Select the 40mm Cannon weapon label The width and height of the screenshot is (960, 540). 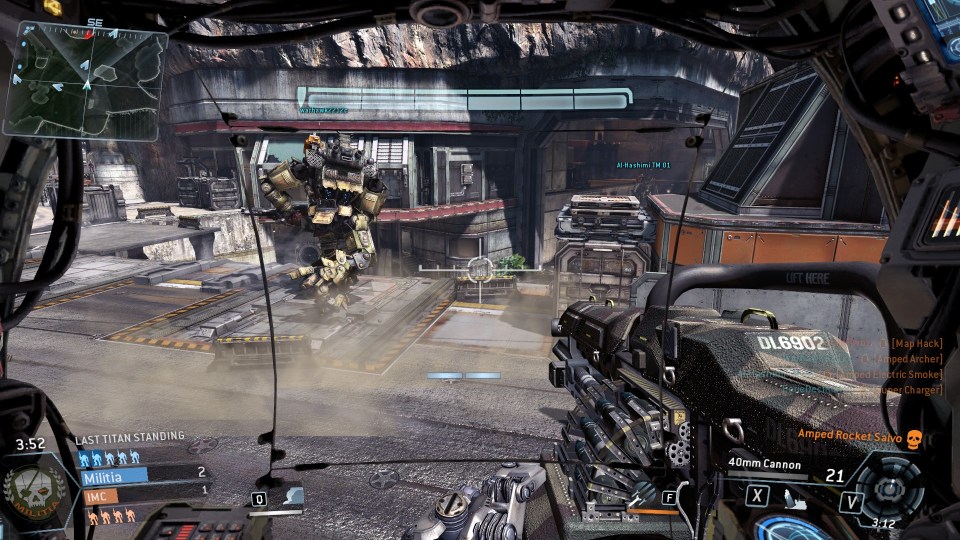point(763,462)
